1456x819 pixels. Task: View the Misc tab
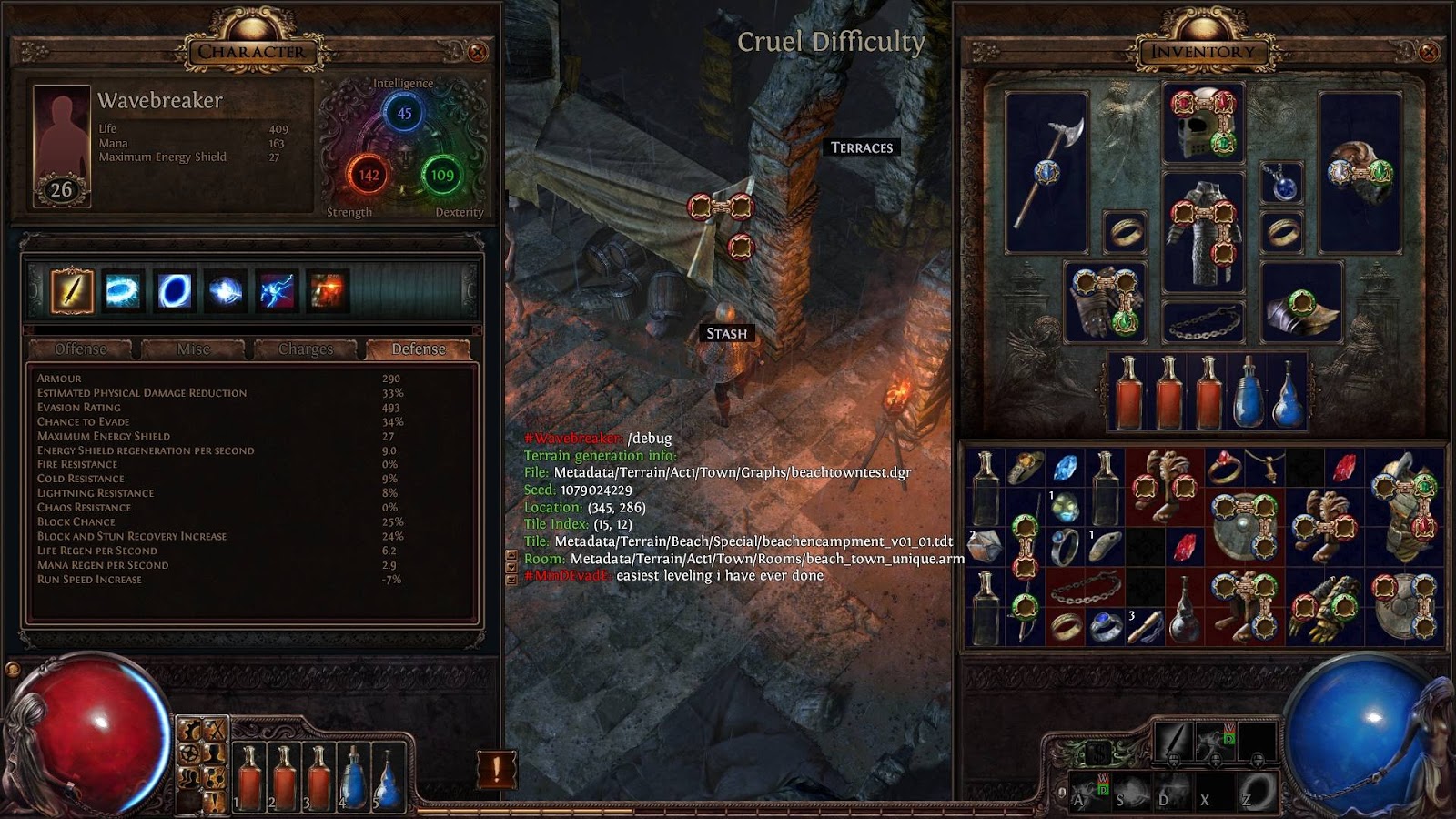point(193,349)
